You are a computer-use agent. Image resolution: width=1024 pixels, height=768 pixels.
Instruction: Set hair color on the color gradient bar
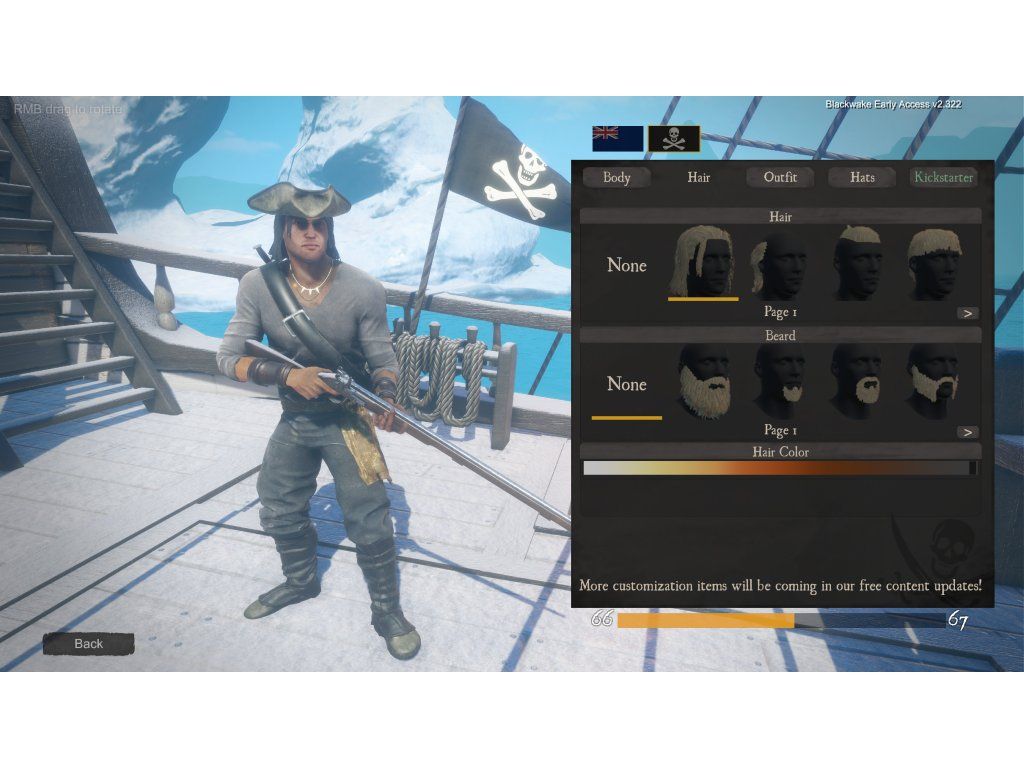click(x=777, y=468)
